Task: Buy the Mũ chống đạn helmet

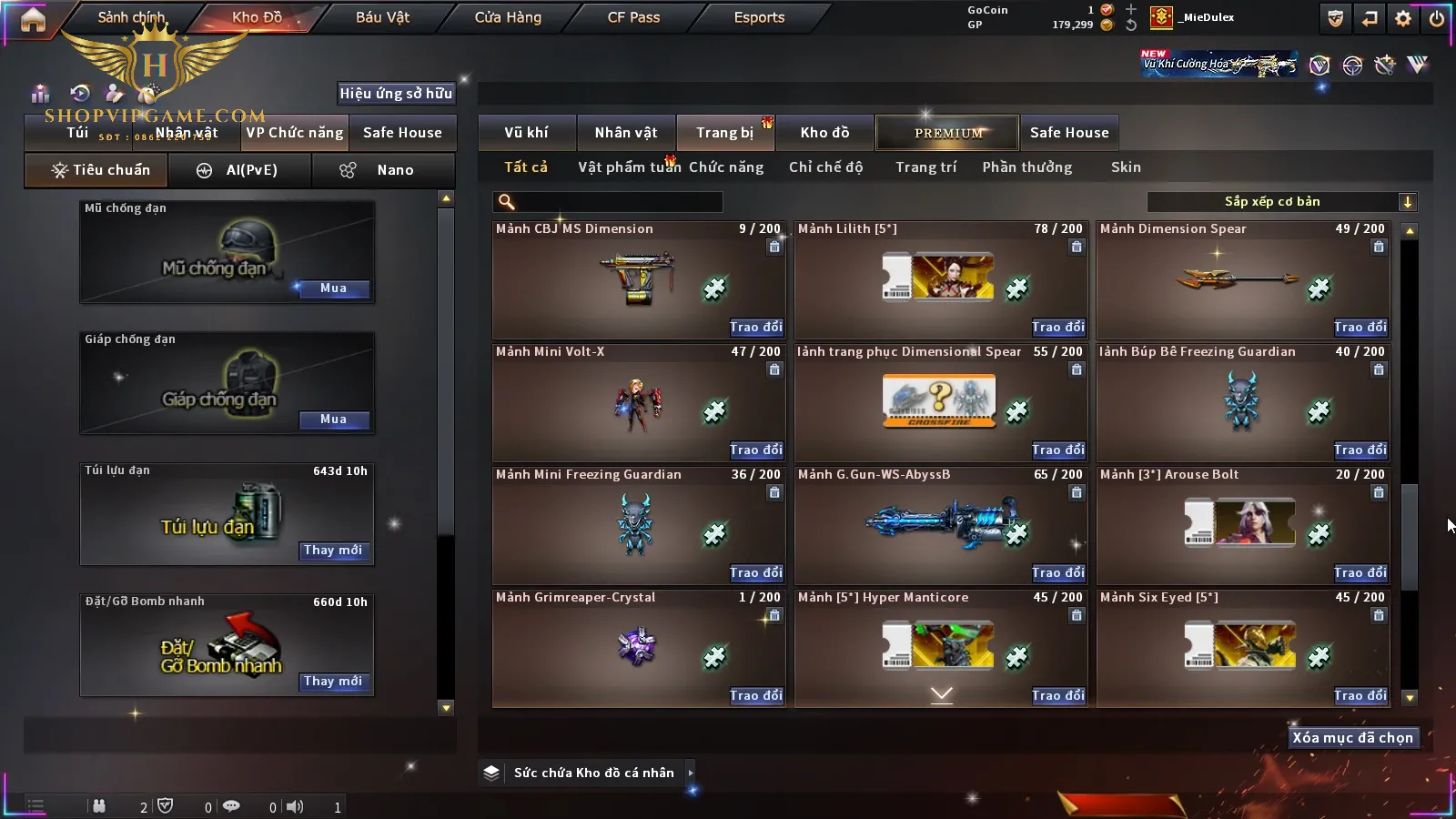Action: pos(333,288)
